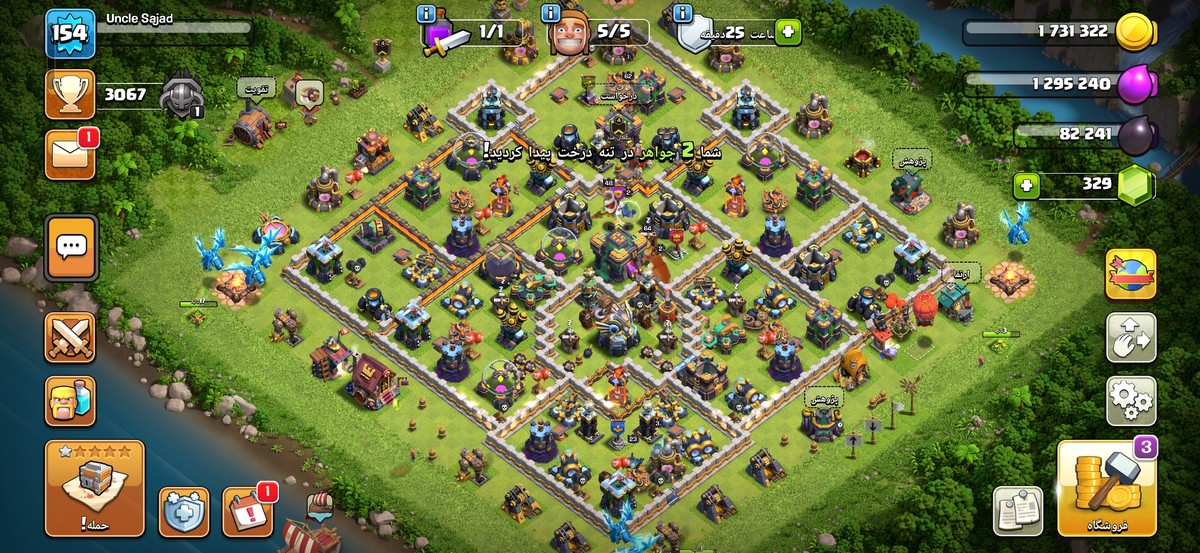Open the colorful globe news button
1200x553 pixels.
pyautogui.click(x=1130, y=275)
